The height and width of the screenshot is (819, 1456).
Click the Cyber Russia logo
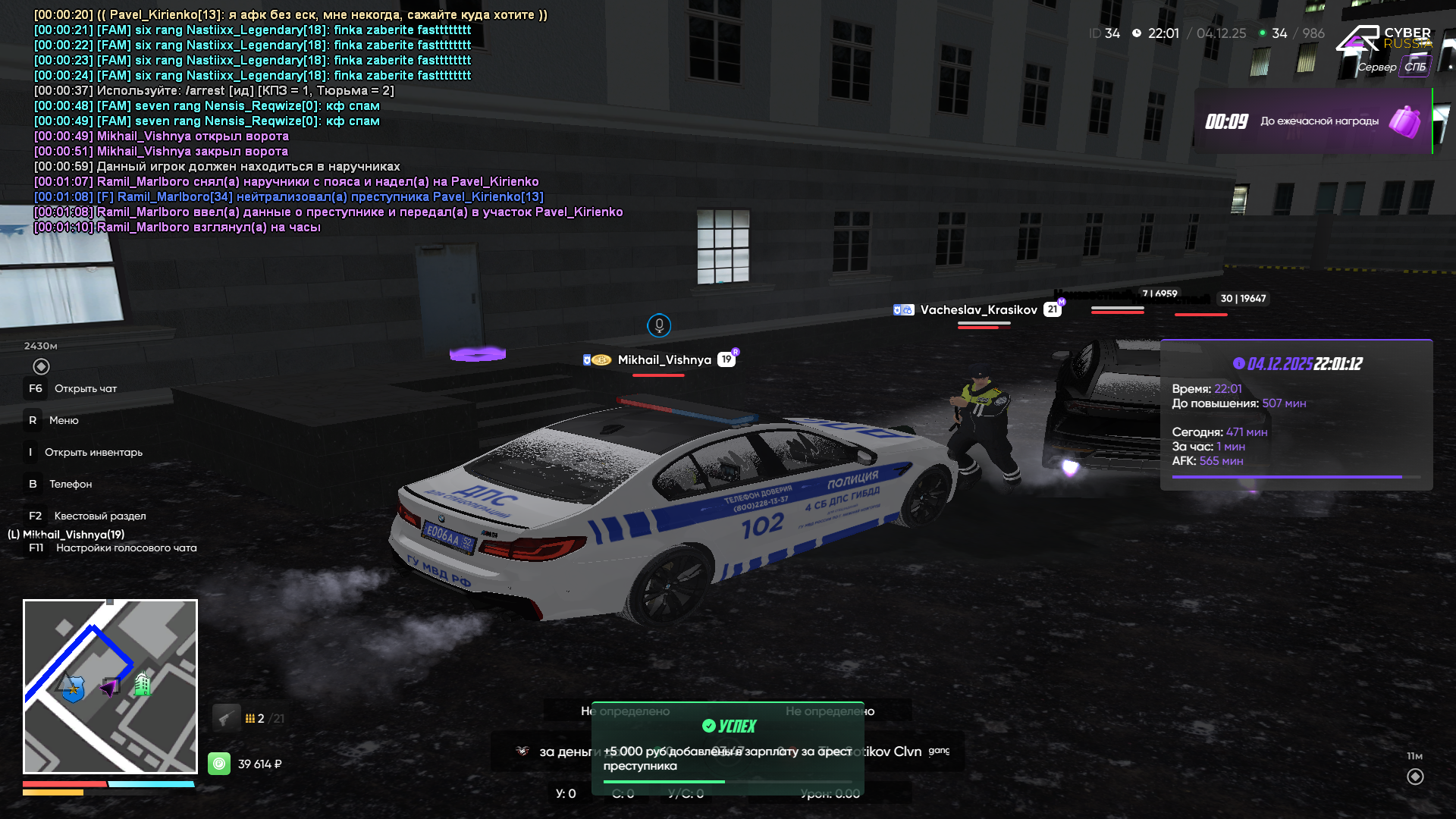[x=1383, y=39]
